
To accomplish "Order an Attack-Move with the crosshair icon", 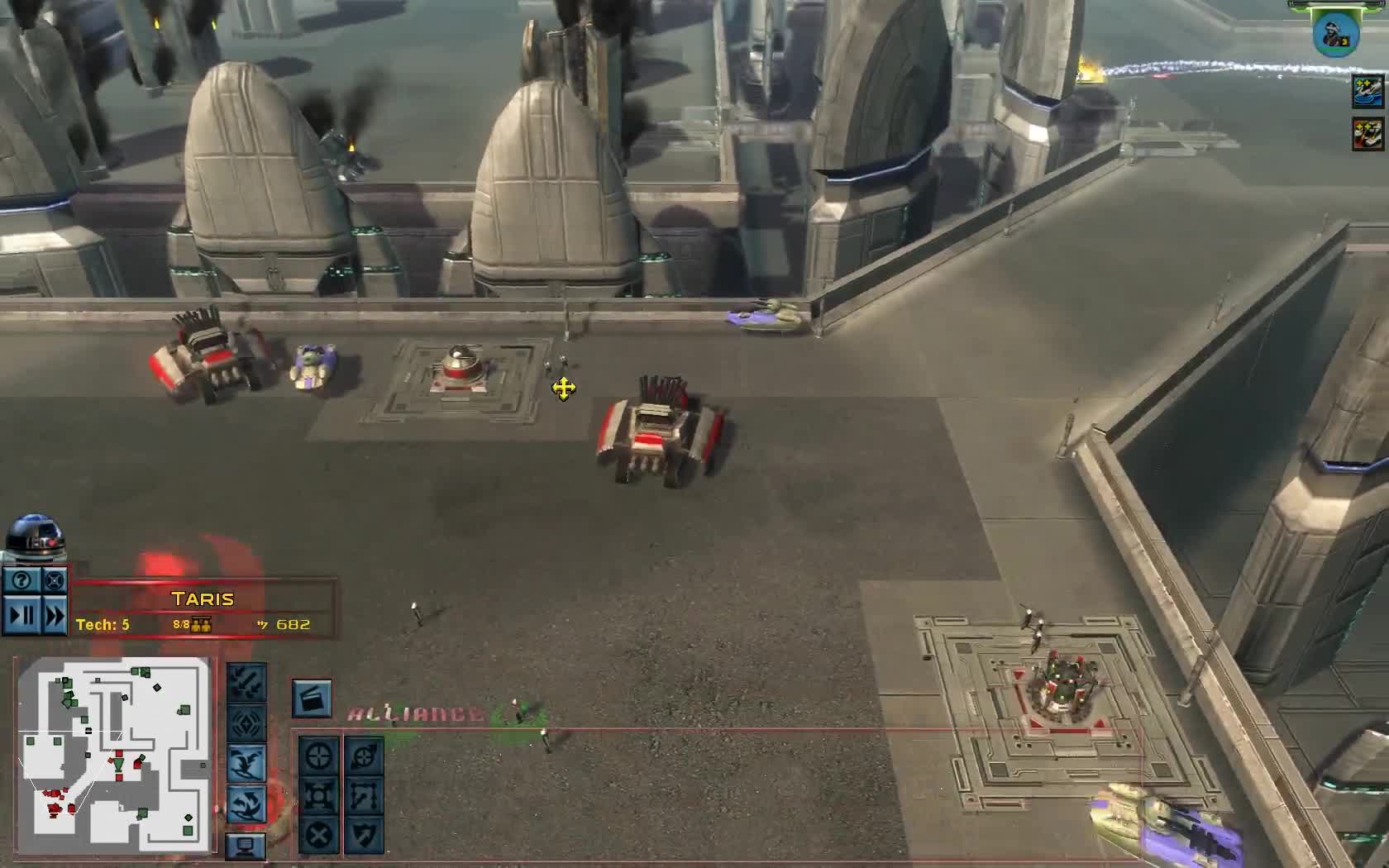I will pyautogui.click(x=363, y=756).
